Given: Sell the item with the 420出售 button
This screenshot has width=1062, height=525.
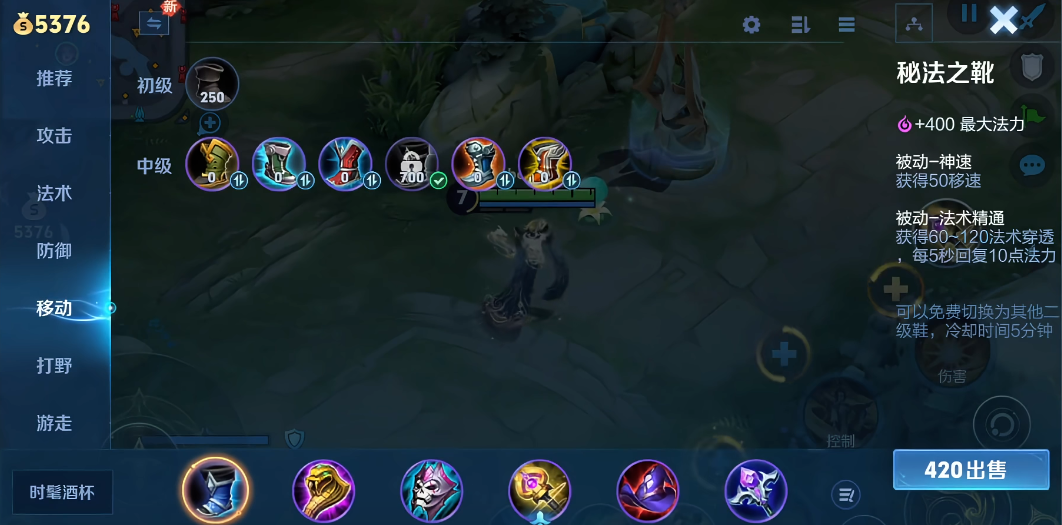Looking at the screenshot, I should (964, 470).
